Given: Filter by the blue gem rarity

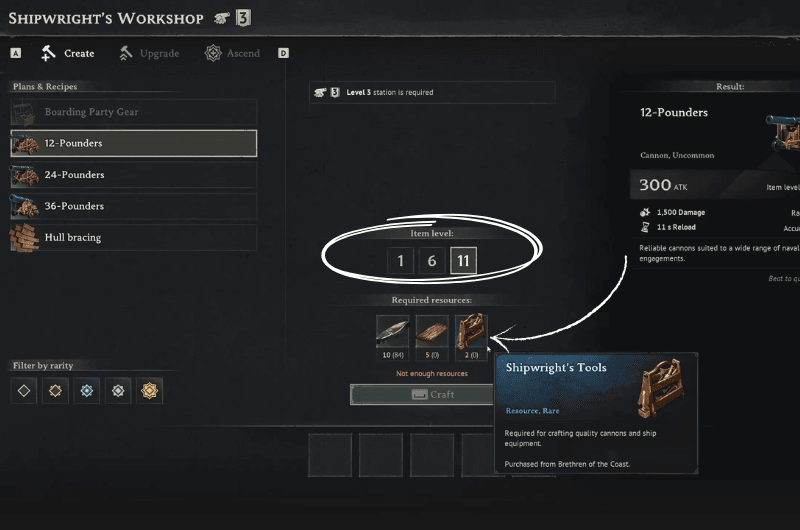Looking at the screenshot, I should pyautogui.click(x=87, y=390).
